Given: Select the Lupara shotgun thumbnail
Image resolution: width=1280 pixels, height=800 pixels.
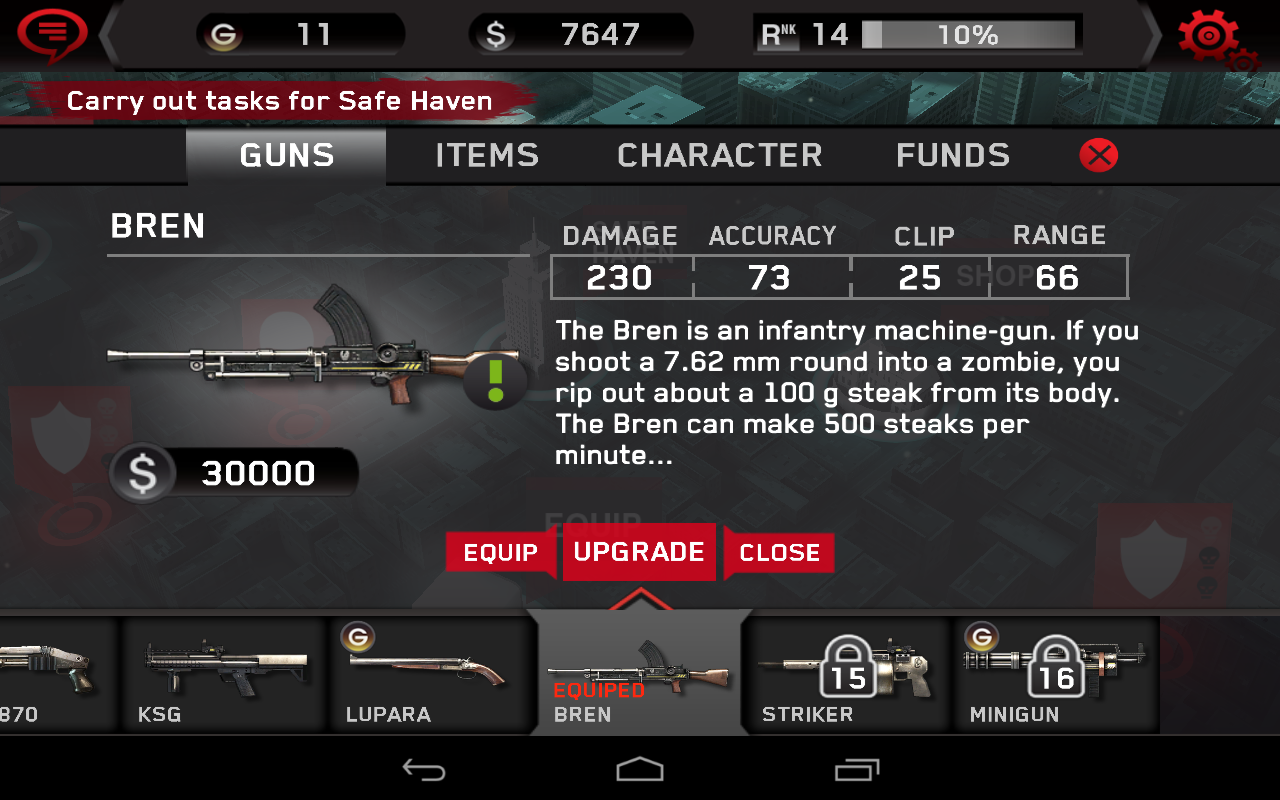Looking at the screenshot, I should pyautogui.click(x=430, y=670).
